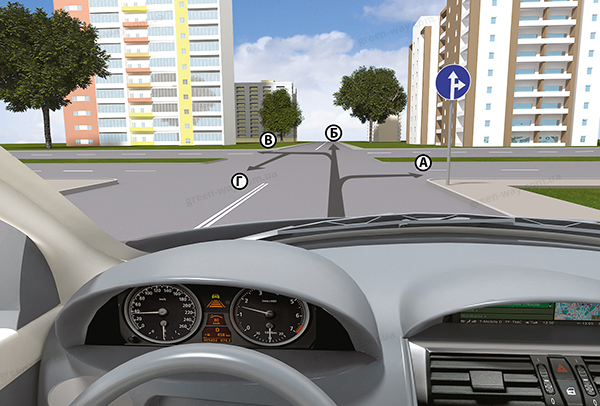Select the circled Г marker
The height and width of the screenshot is (406, 600).
pyautogui.click(x=238, y=180)
